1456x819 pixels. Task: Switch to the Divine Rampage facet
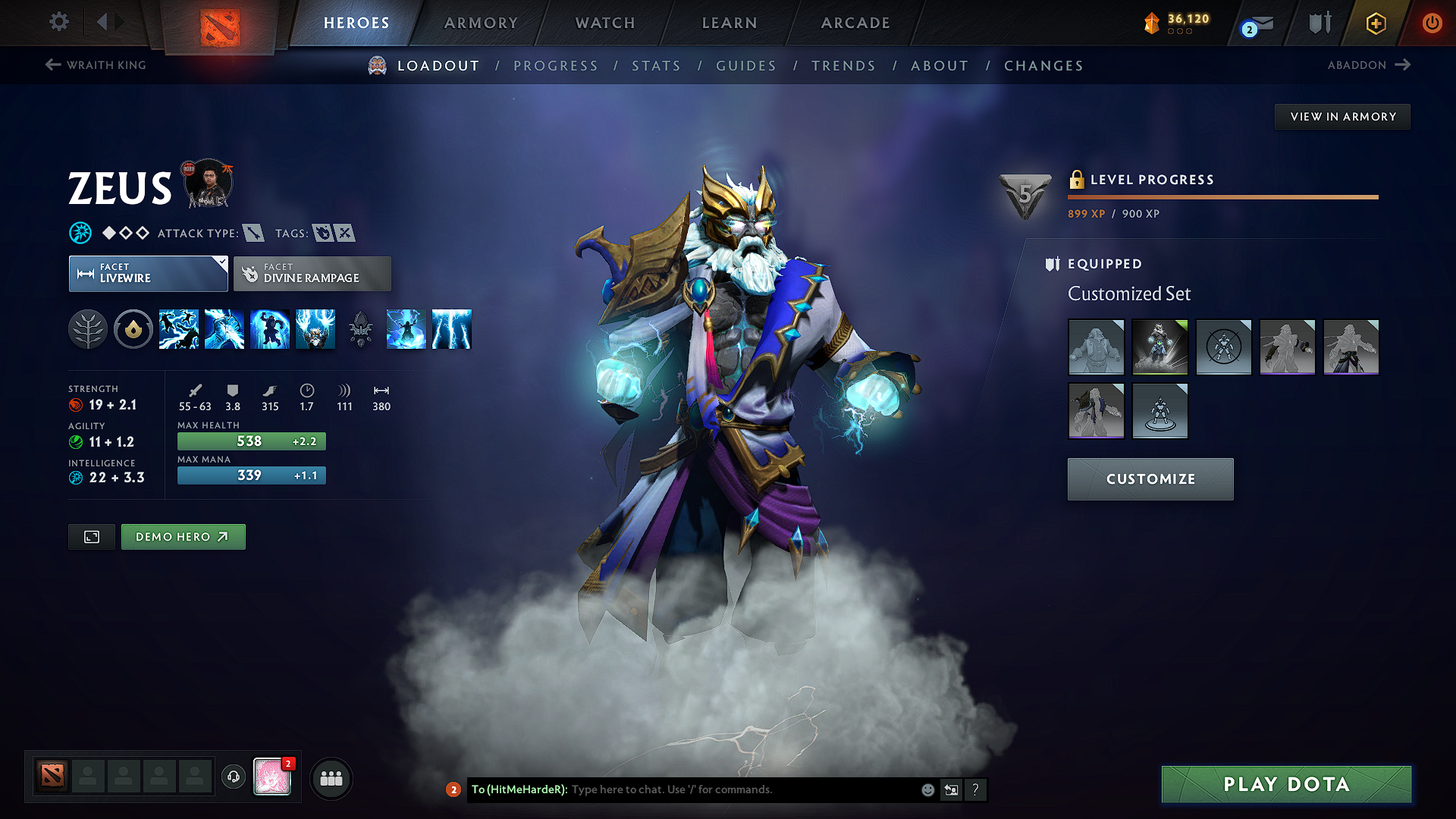(x=312, y=273)
